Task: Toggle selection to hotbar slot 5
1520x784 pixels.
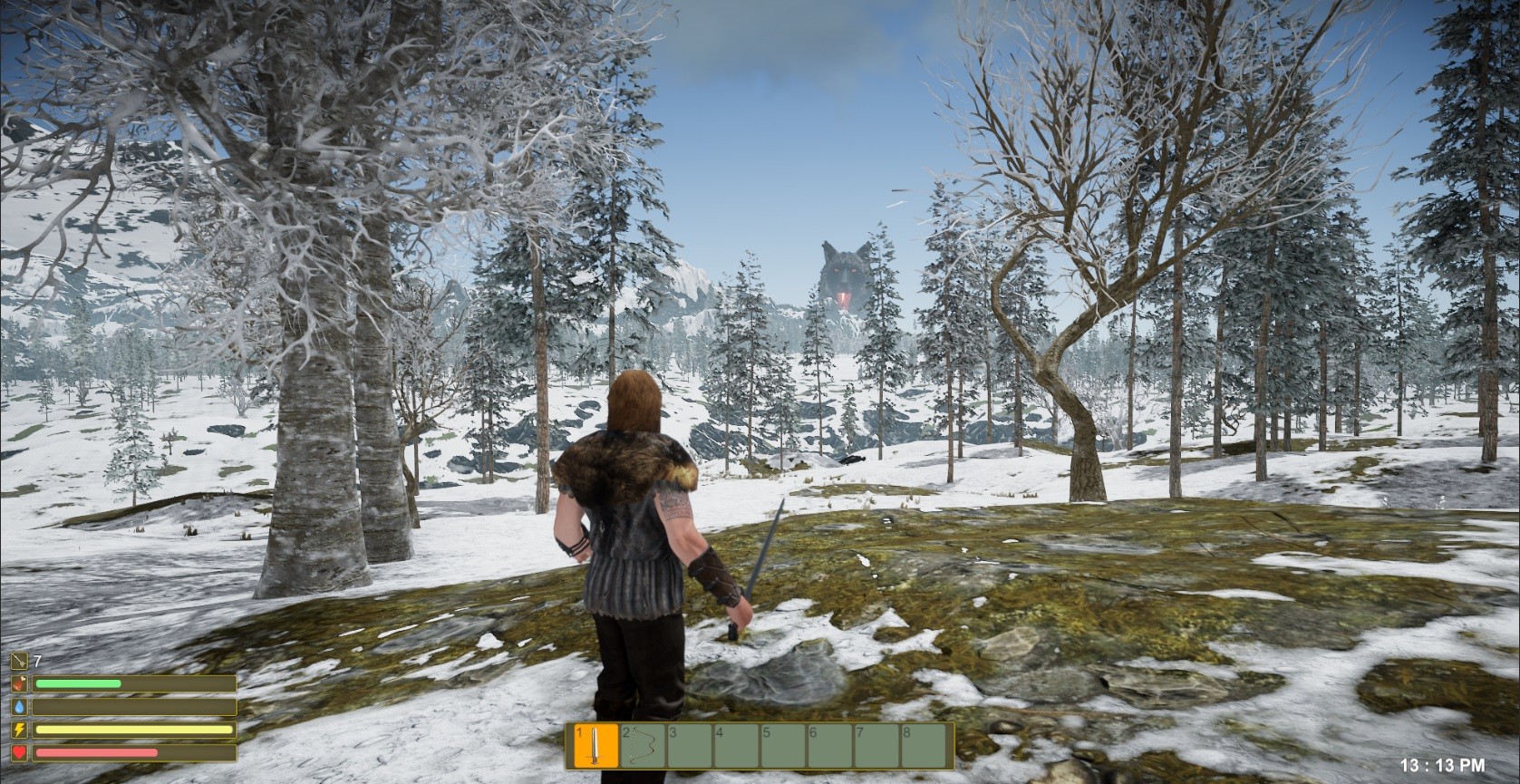Action: (783, 745)
